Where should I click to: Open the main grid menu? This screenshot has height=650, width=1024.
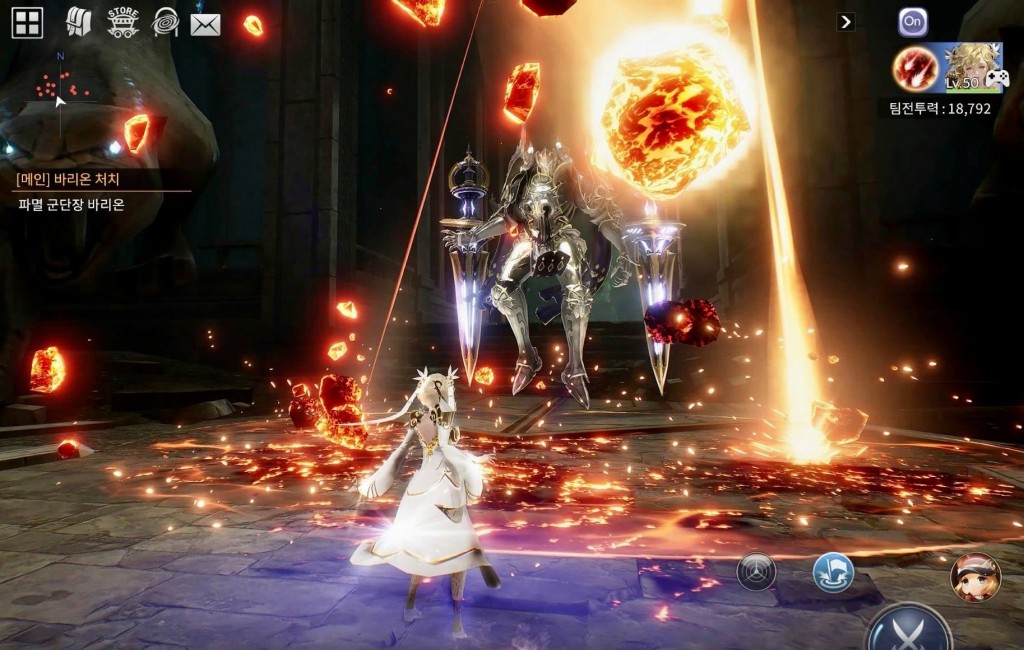pyautogui.click(x=27, y=22)
